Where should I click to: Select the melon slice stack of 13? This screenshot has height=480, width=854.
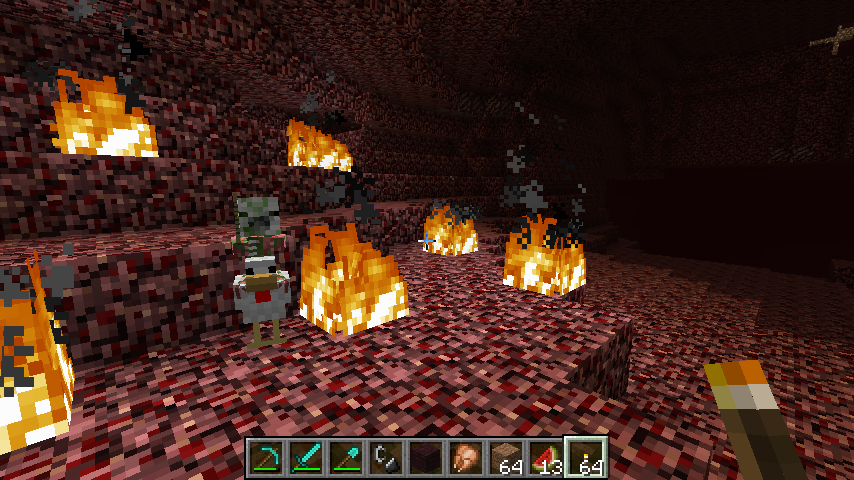[x=546, y=458]
